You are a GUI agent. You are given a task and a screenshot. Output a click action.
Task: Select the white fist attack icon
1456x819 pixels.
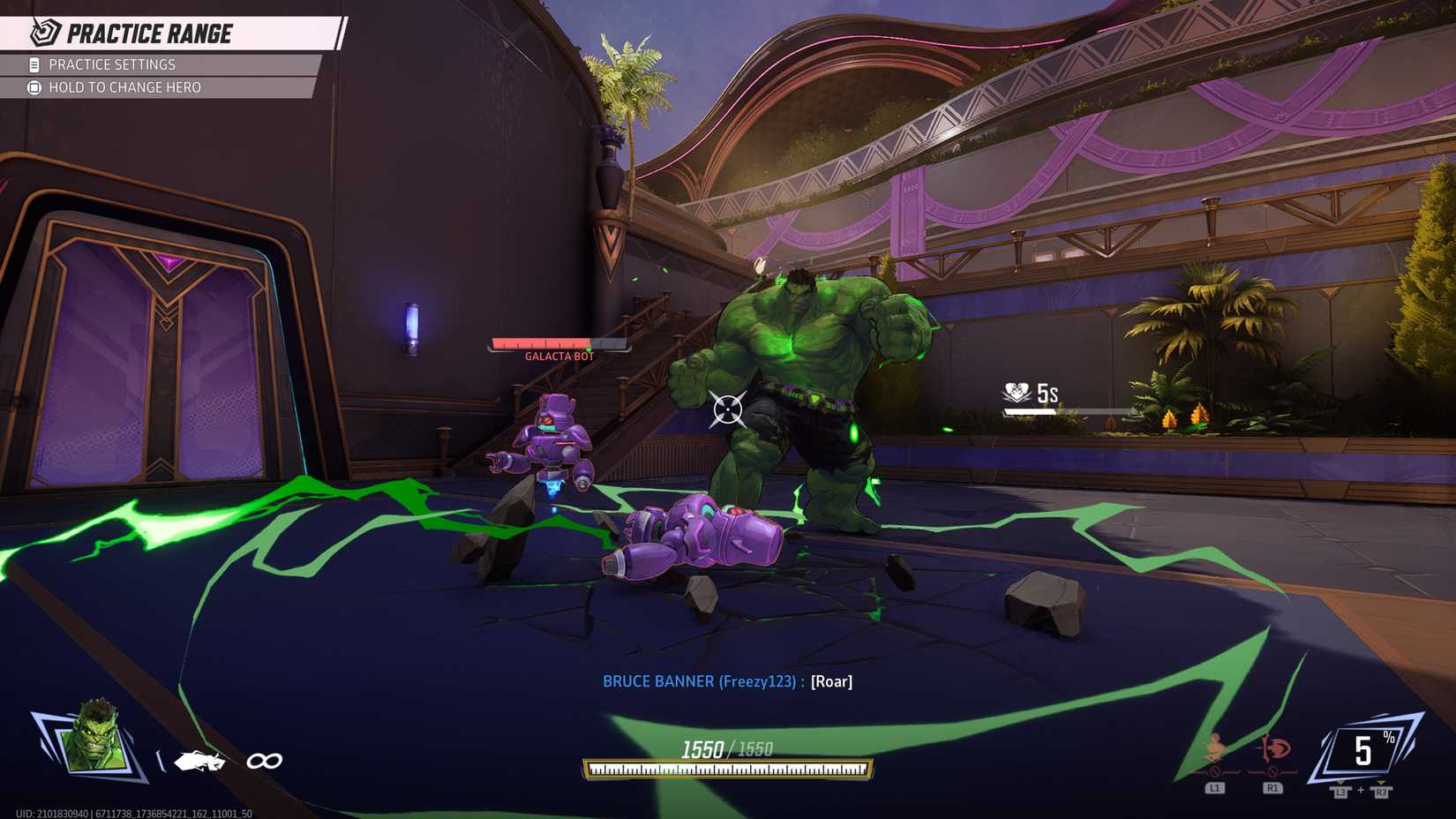(199, 761)
